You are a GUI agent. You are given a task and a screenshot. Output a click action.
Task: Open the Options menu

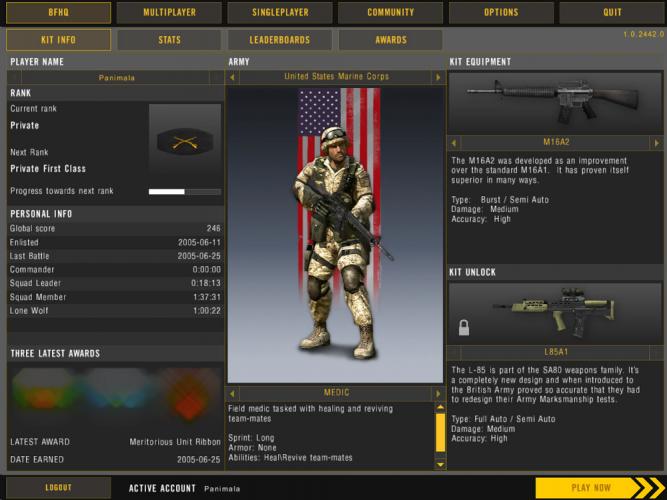501,13
